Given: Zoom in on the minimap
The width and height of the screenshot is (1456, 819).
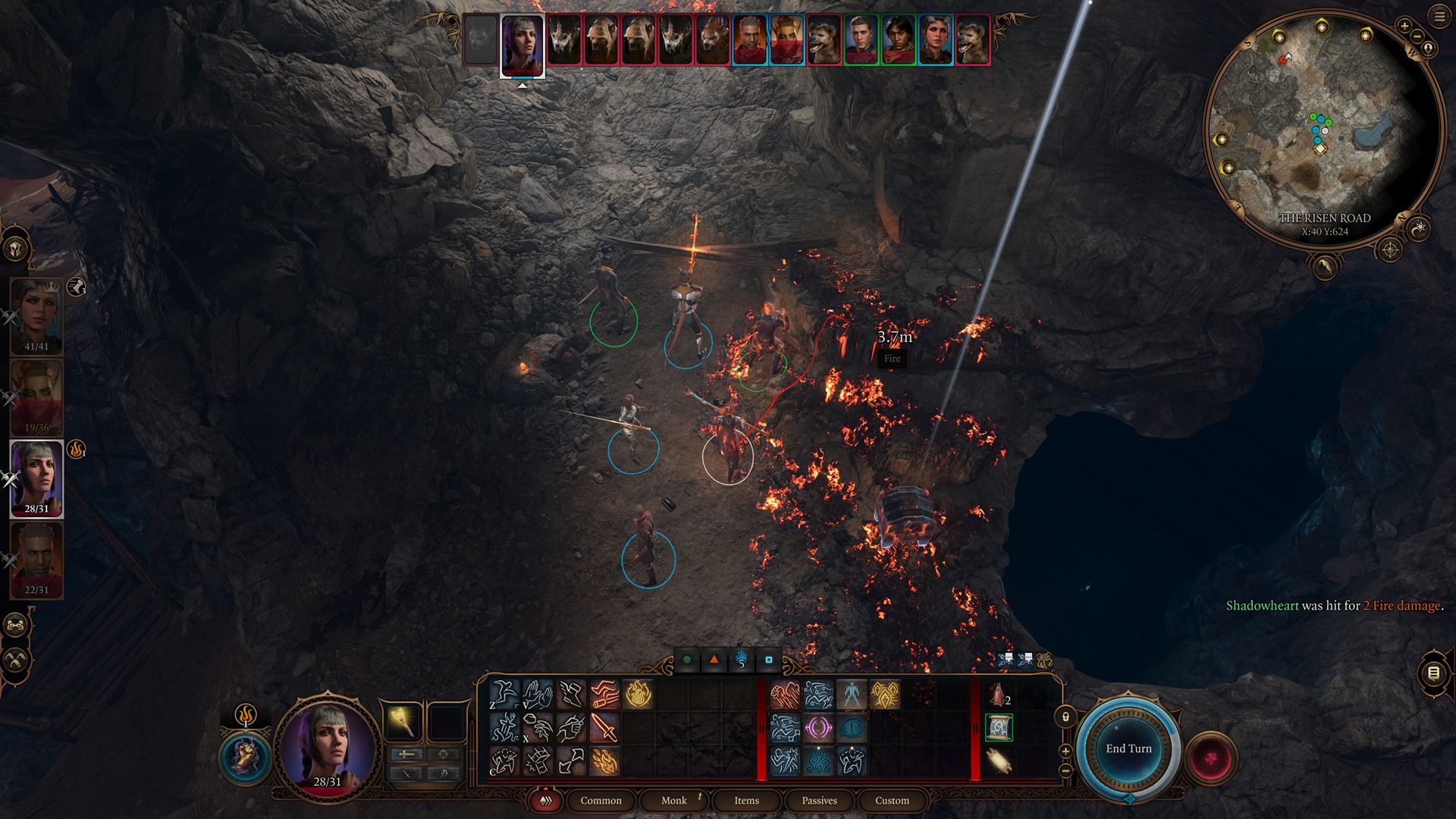Looking at the screenshot, I should tap(1404, 27).
